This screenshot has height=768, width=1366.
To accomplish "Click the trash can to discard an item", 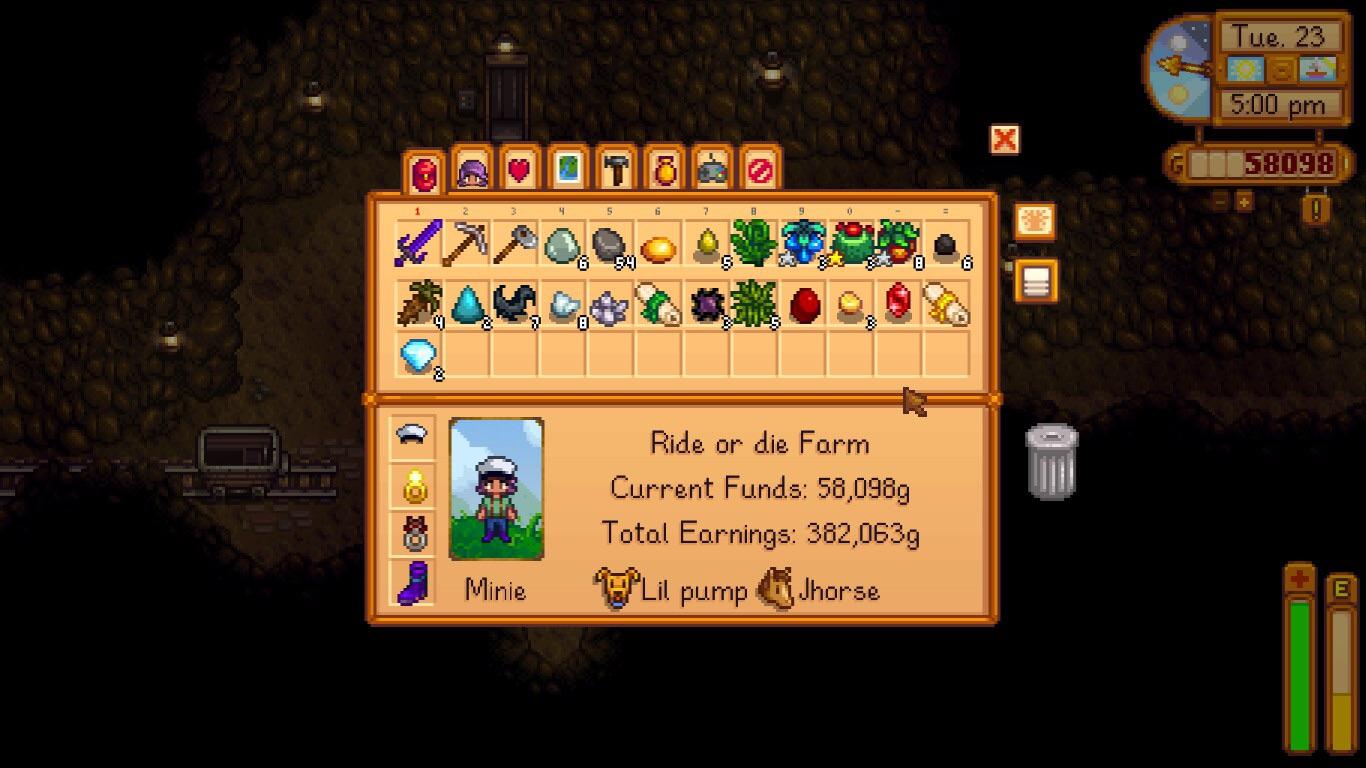I will pyautogui.click(x=1052, y=464).
